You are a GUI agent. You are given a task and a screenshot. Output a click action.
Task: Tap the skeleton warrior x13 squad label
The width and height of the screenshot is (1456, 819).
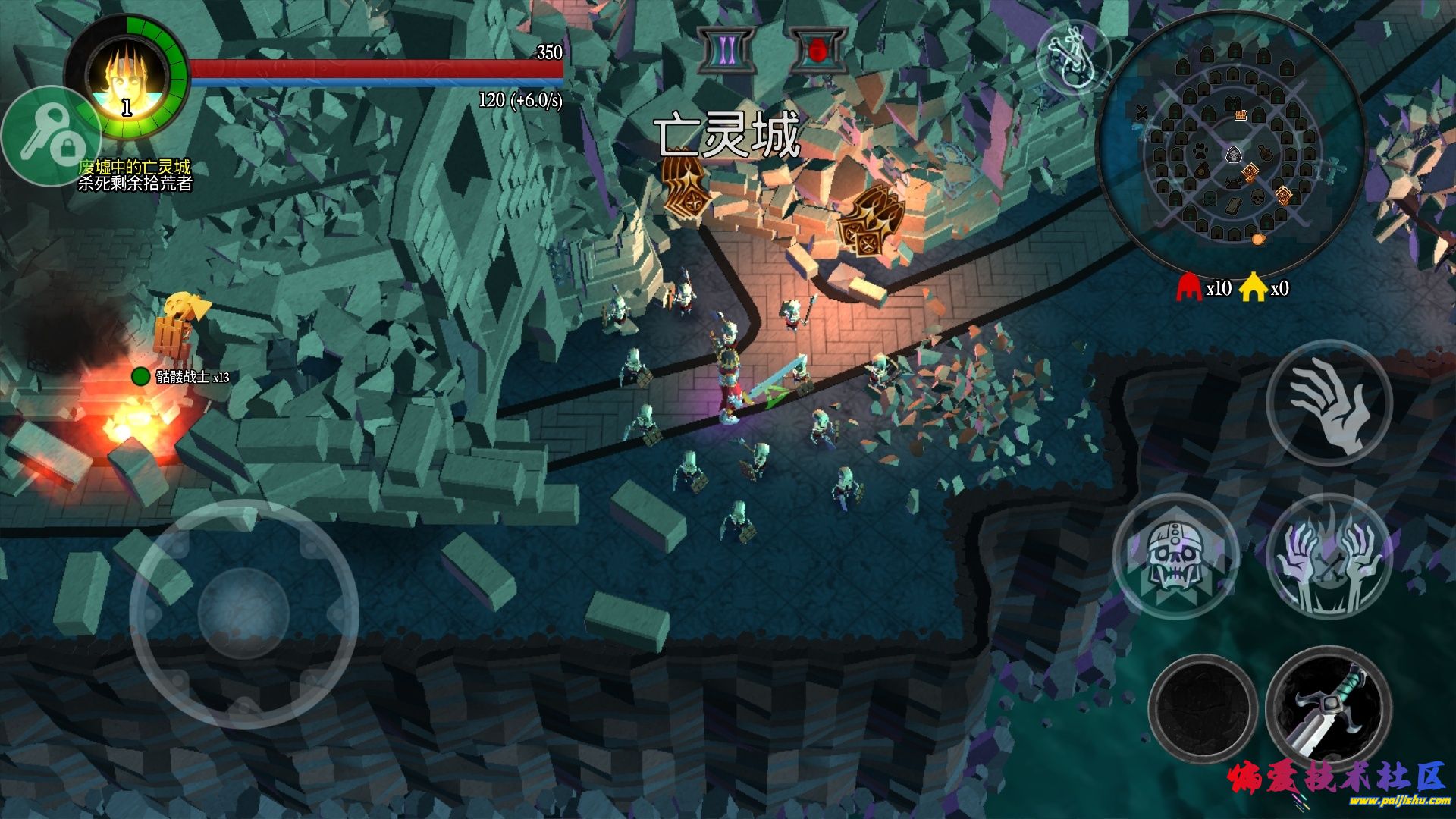click(x=191, y=377)
